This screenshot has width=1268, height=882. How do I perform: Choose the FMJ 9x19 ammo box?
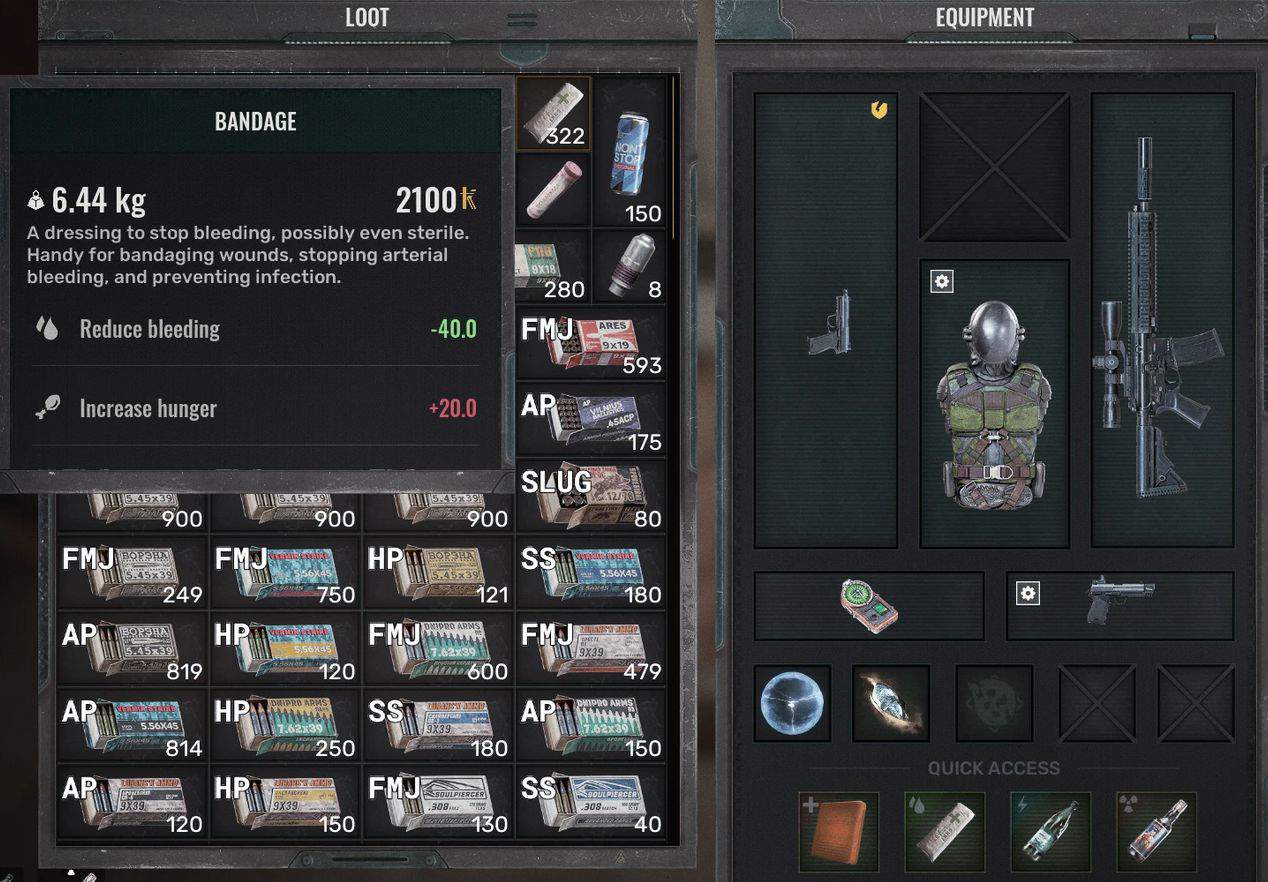pyautogui.click(x=592, y=343)
